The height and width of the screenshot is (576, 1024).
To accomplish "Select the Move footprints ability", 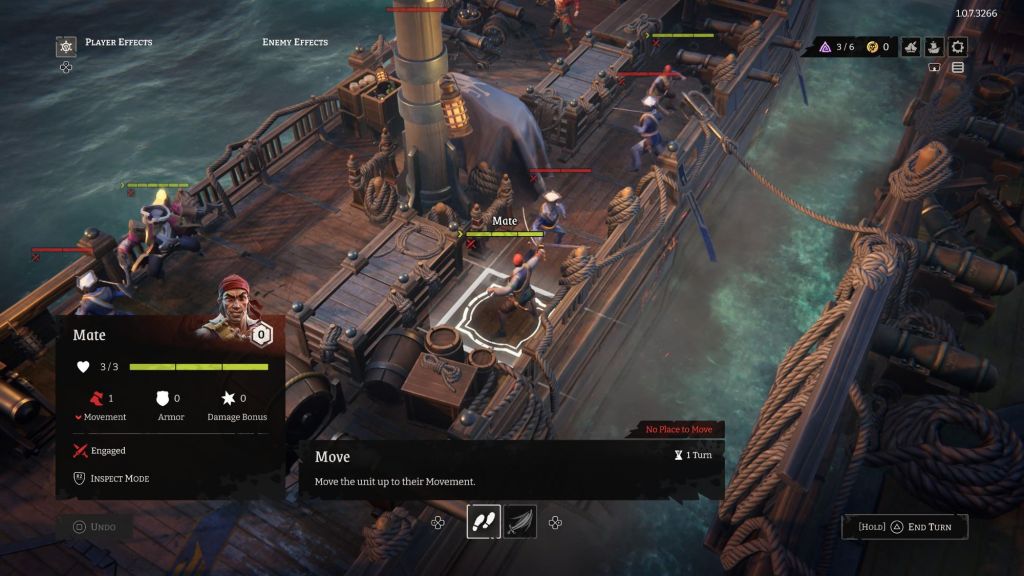I will coord(482,522).
